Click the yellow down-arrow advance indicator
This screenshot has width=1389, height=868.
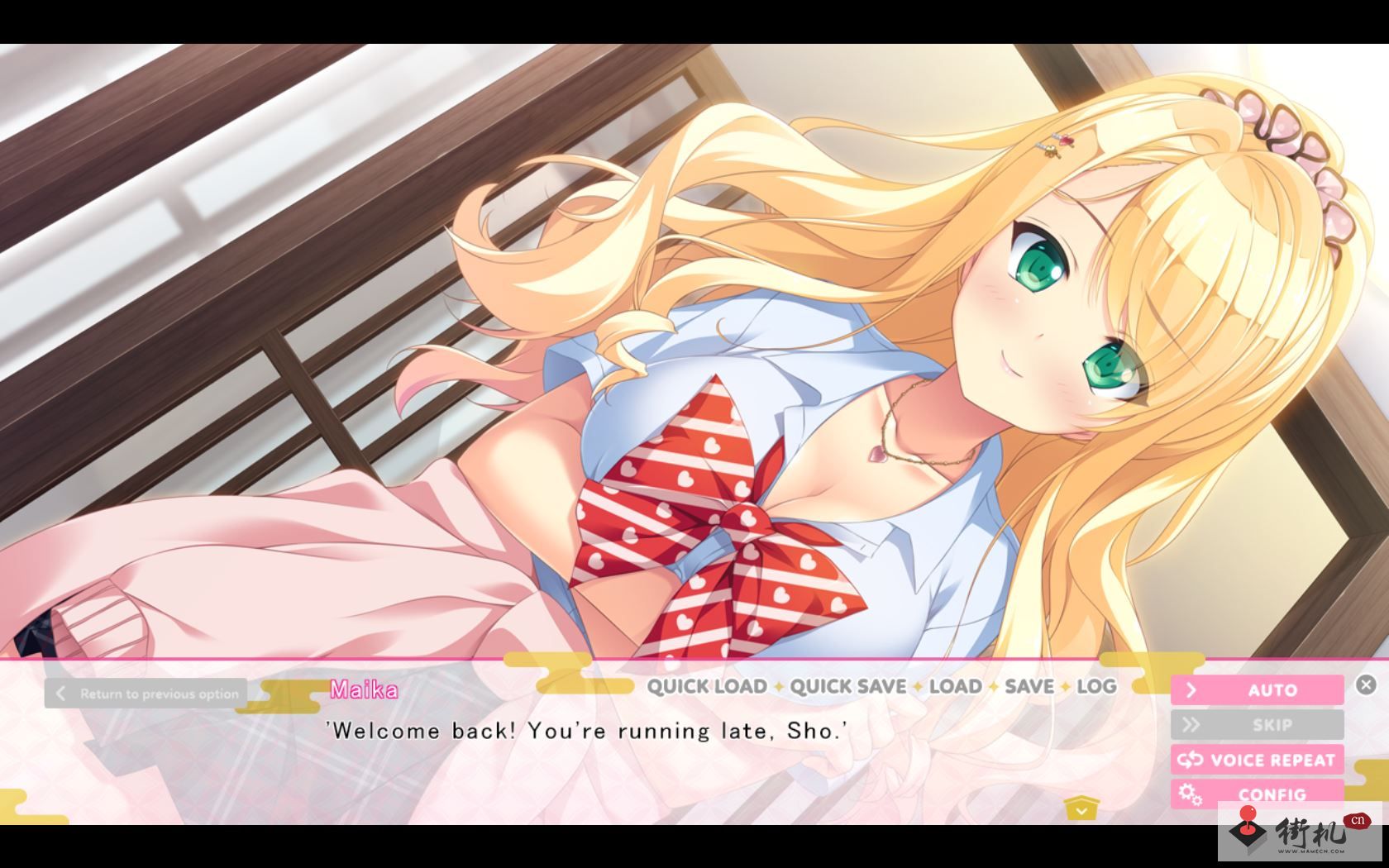tap(1081, 809)
